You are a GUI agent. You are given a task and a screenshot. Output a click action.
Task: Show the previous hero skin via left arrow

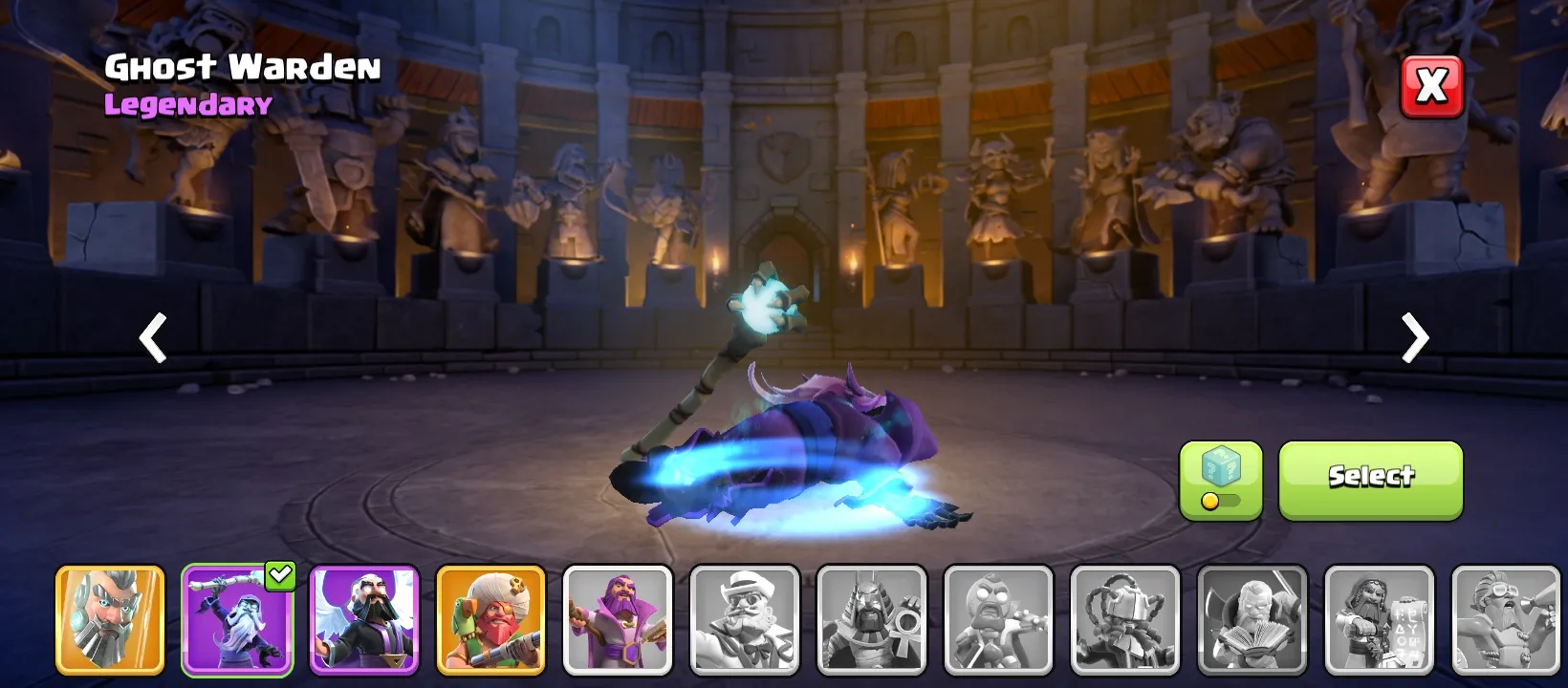152,338
